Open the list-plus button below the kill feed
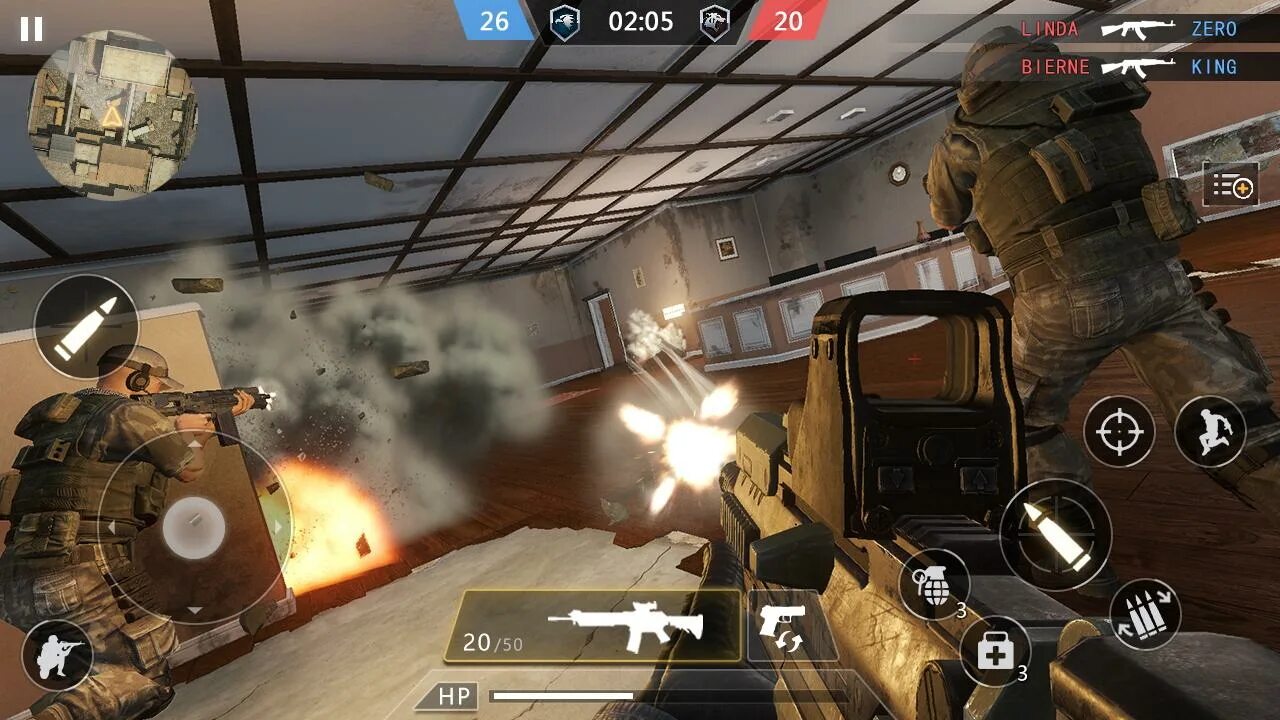The width and height of the screenshot is (1280, 720). point(1230,185)
